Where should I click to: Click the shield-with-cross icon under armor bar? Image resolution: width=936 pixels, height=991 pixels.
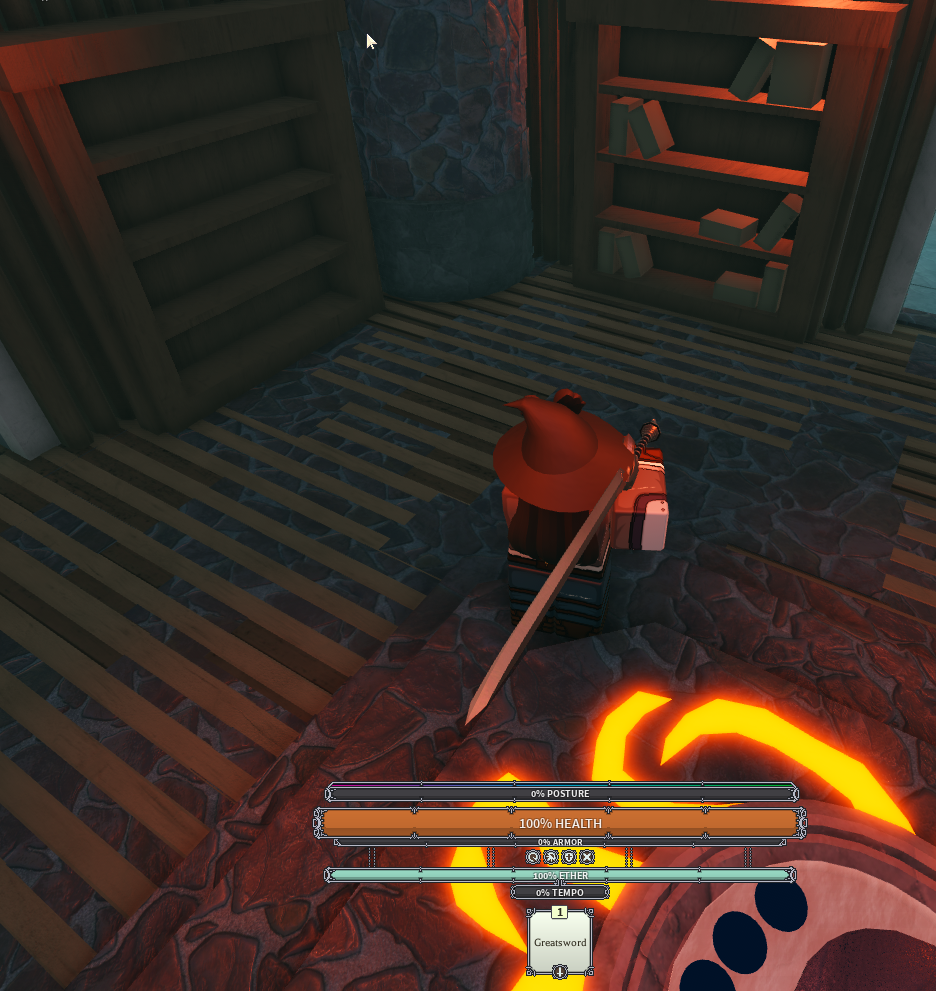[569, 857]
